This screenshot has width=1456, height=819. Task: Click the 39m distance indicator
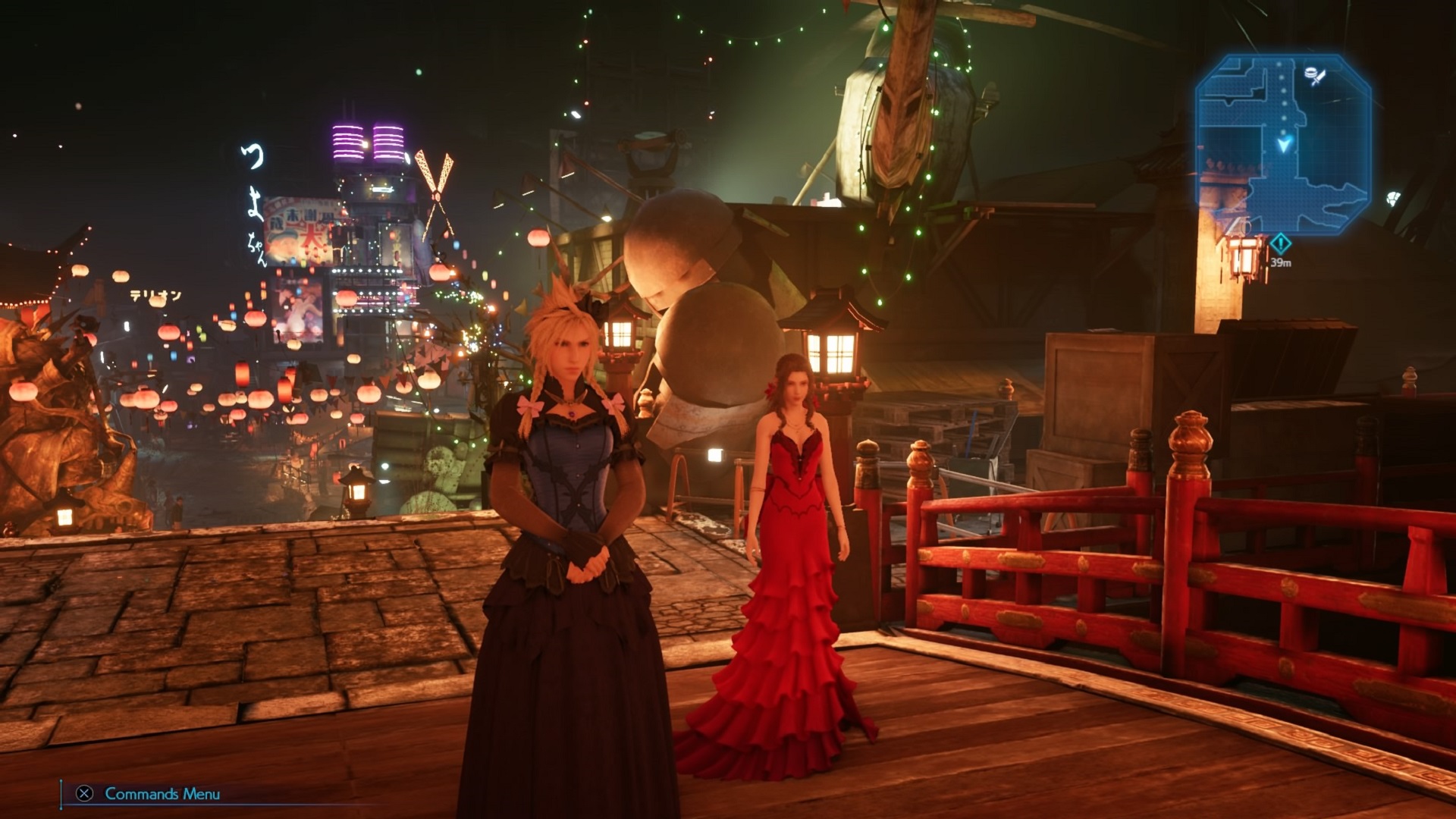[x=1281, y=262]
